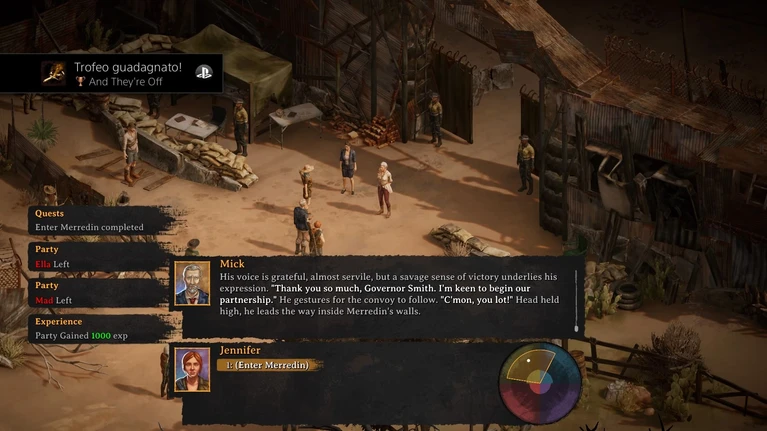This screenshot has height=431, width=767.
Task: Open the trophy earned notification
Action: pyautogui.click(x=112, y=73)
